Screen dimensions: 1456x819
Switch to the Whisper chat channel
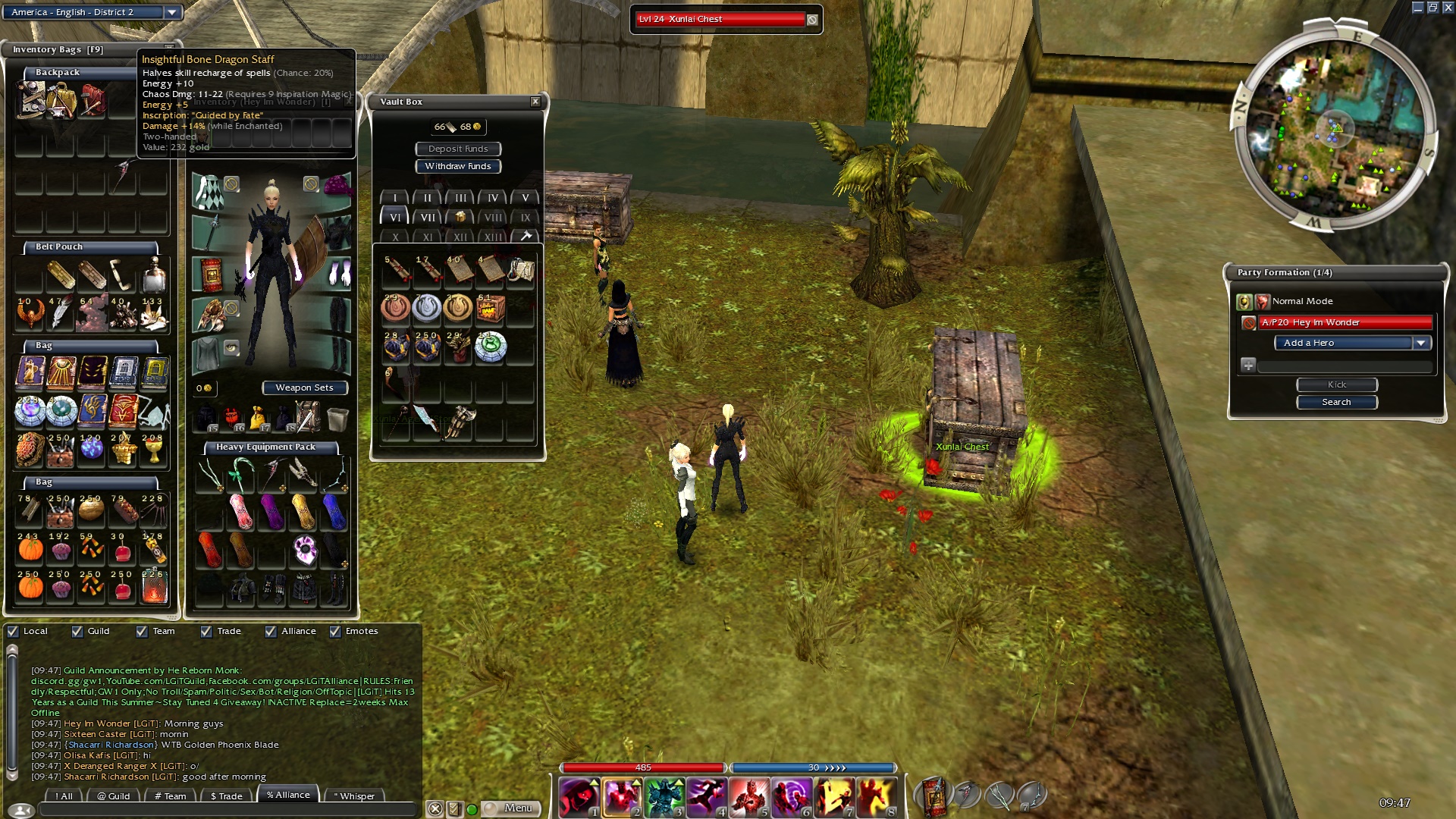354,795
